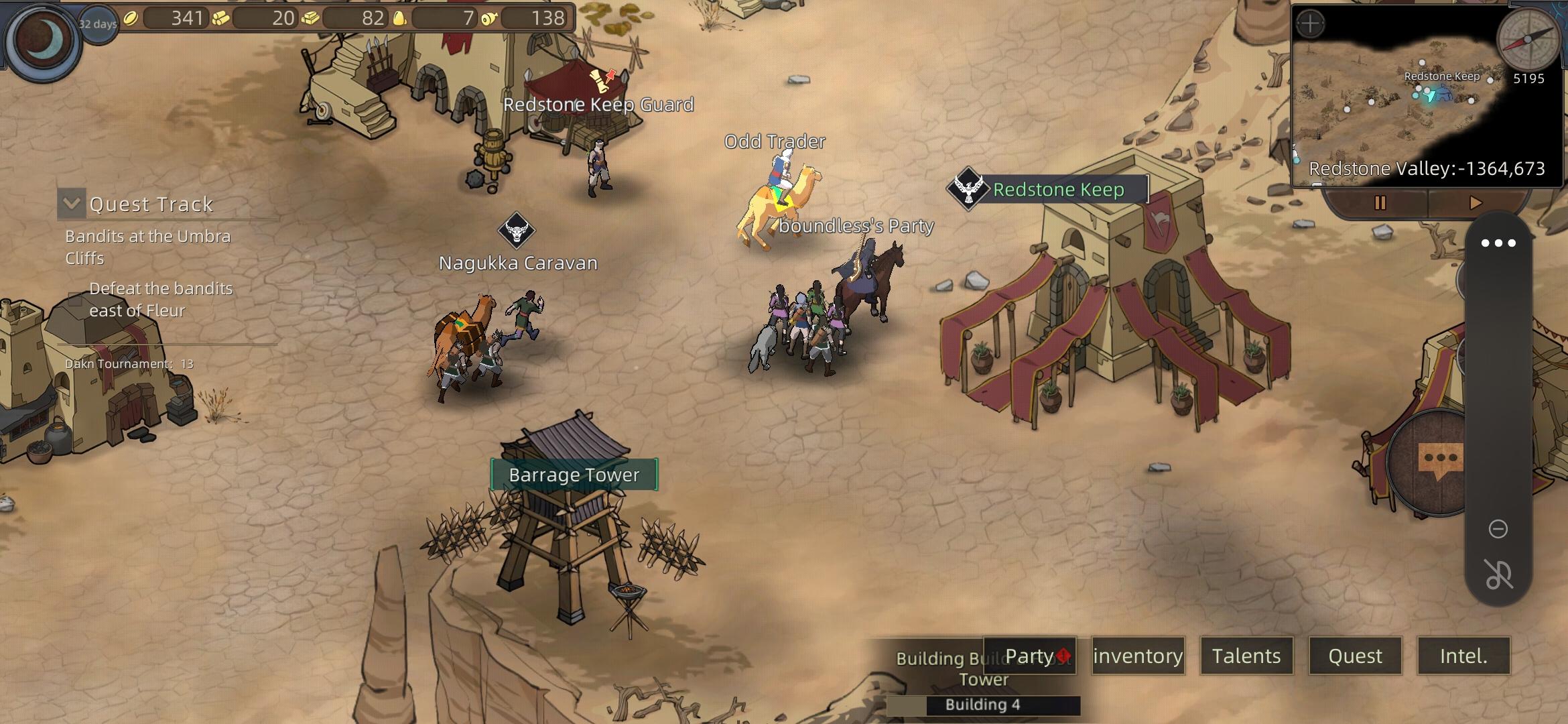
Task: Show the Talents panel
Action: (x=1246, y=656)
